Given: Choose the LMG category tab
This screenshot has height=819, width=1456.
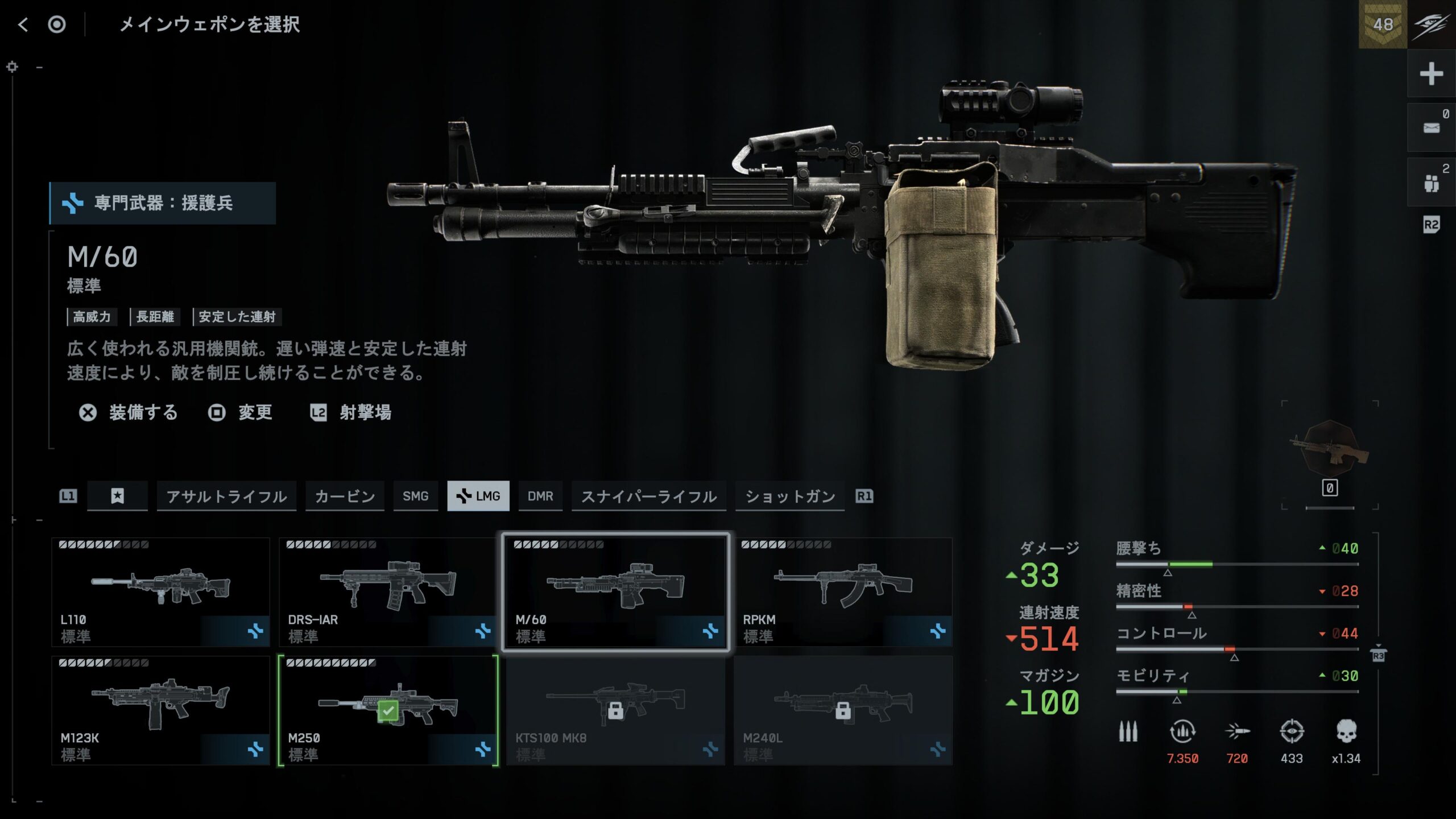Looking at the screenshot, I should 478,497.
